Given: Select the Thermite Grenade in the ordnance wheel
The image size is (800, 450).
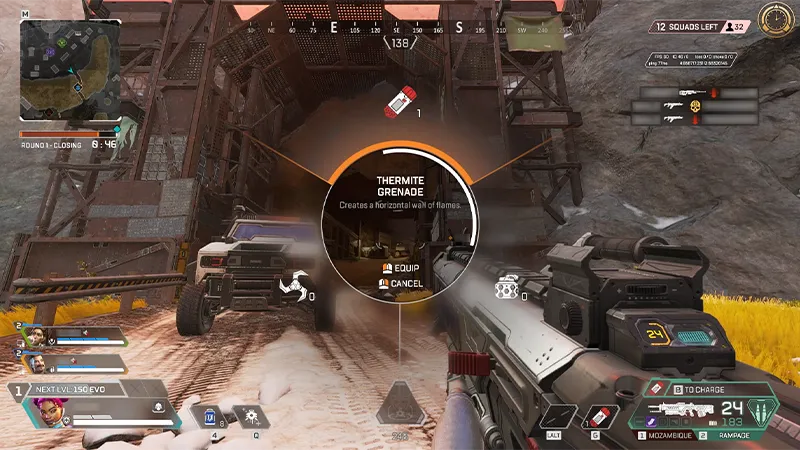Looking at the screenshot, I should tap(400, 101).
